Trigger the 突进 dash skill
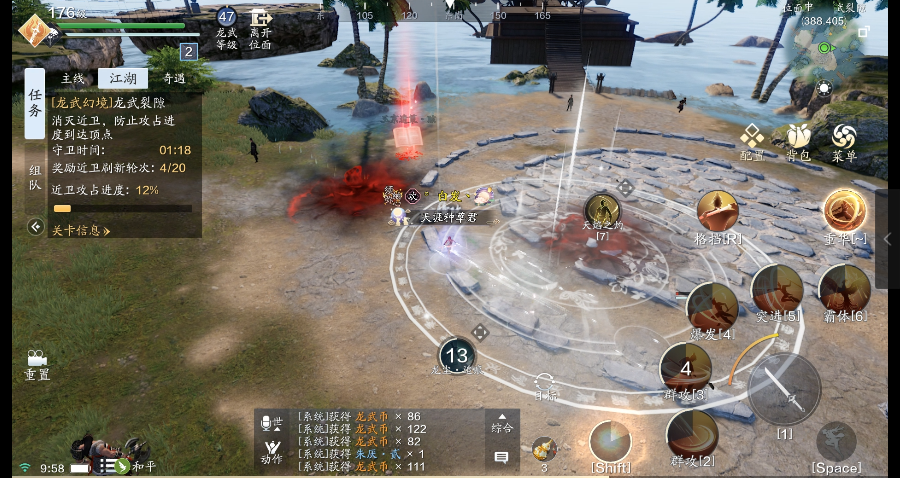 (x=777, y=289)
